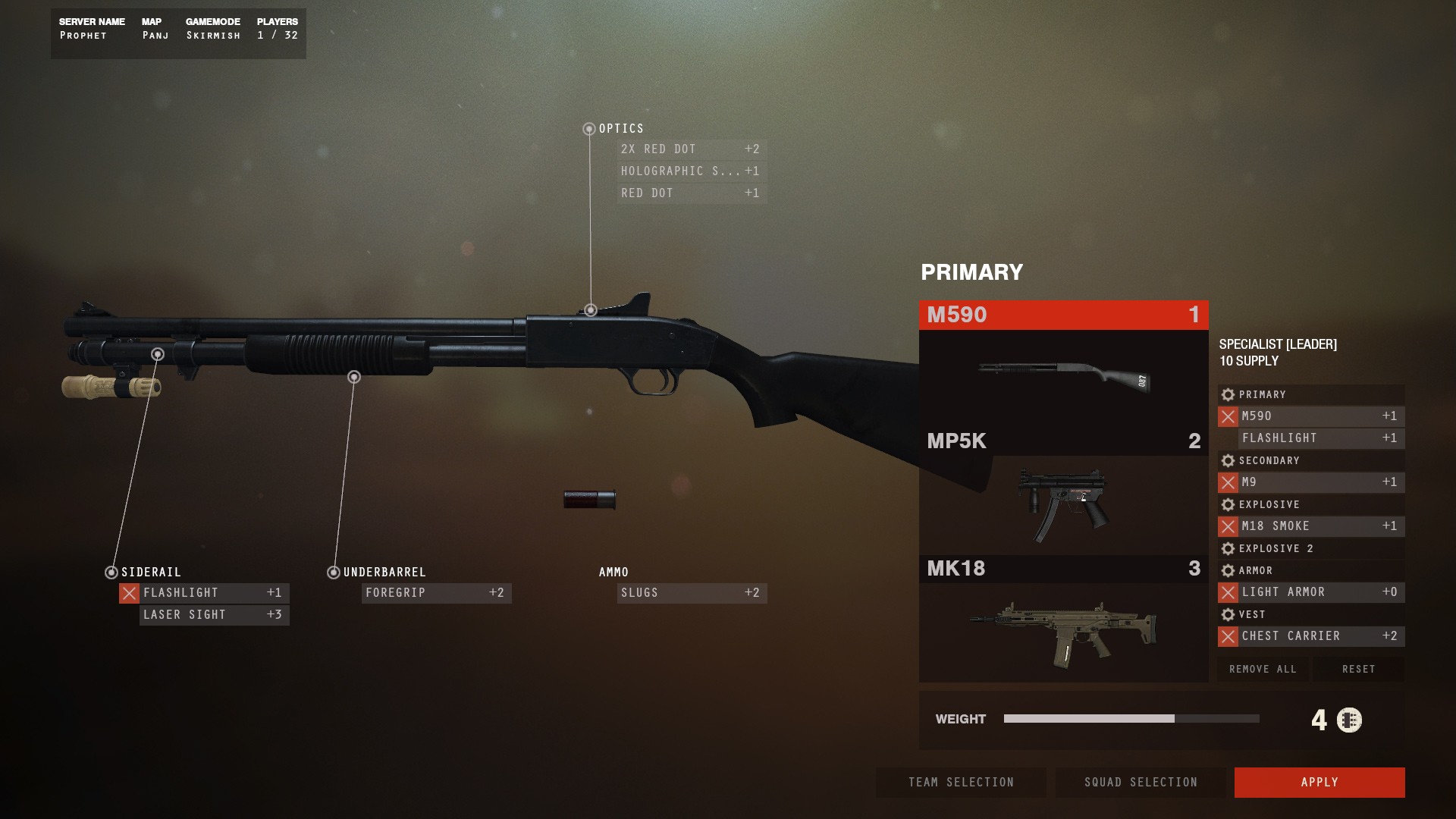
Task: Click the supply points icon beside the weight total
Action: click(x=1350, y=719)
